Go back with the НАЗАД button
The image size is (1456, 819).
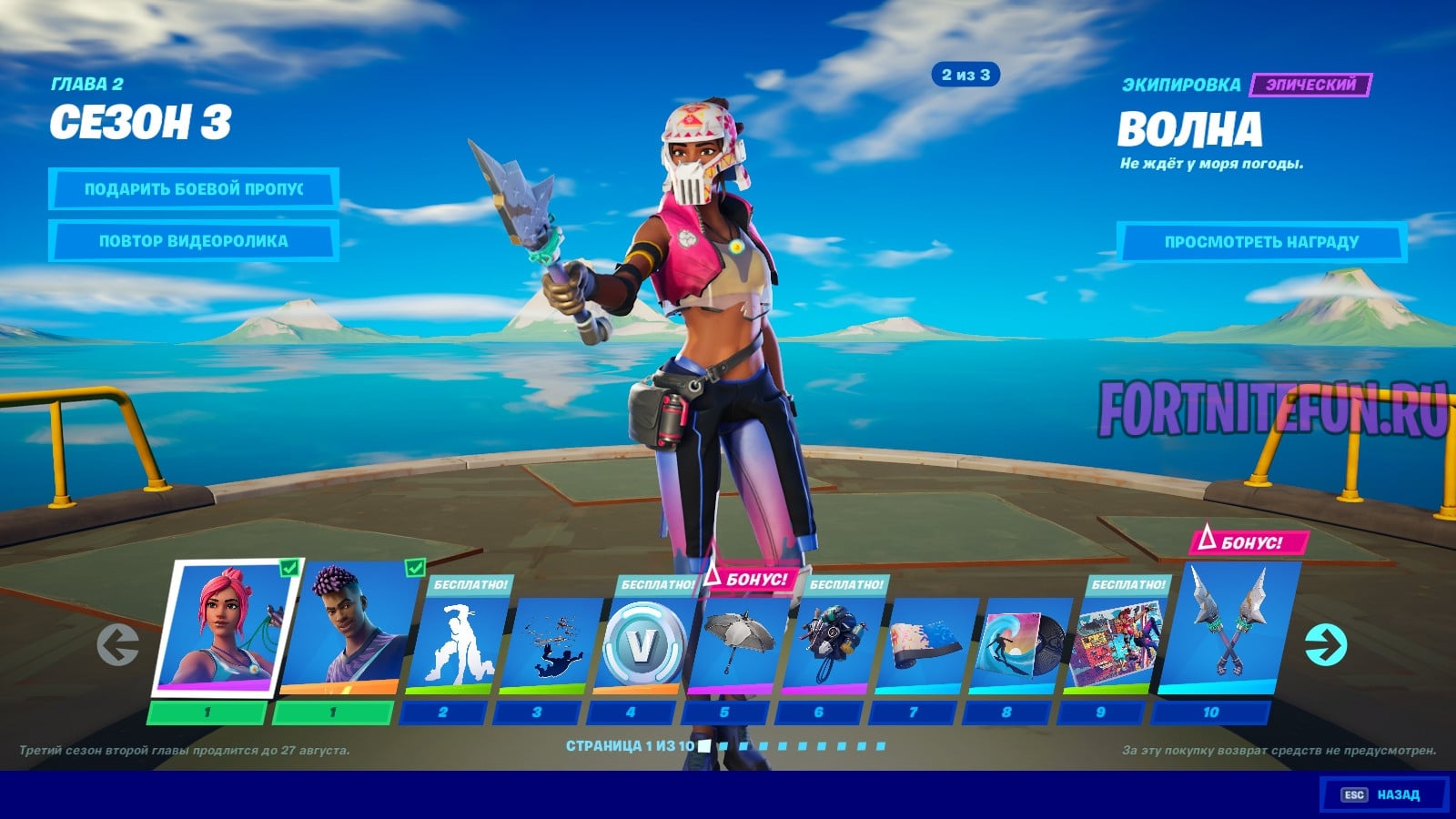click(x=1383, y=794)
